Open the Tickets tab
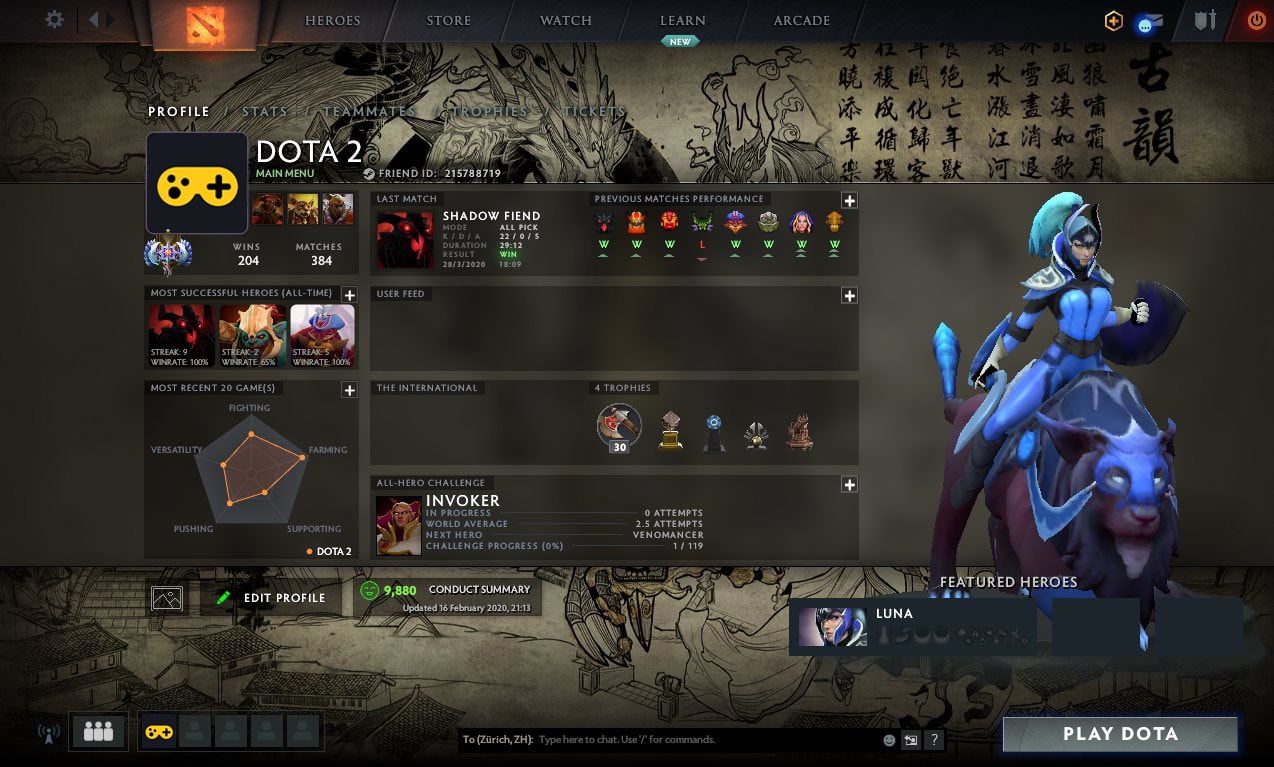 coord(595,112)
